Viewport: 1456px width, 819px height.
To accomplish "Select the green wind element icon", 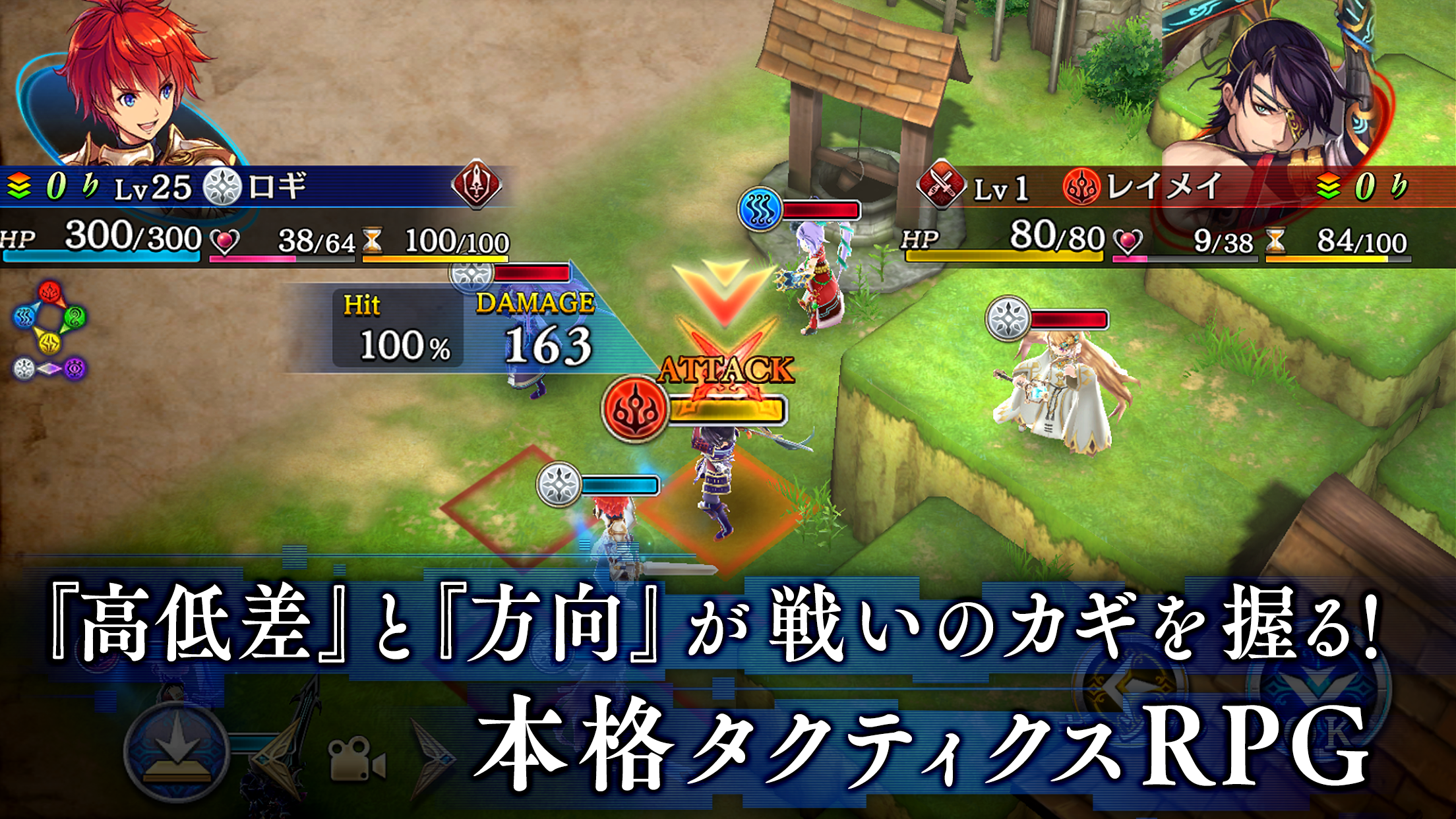I will coord(76,317).
